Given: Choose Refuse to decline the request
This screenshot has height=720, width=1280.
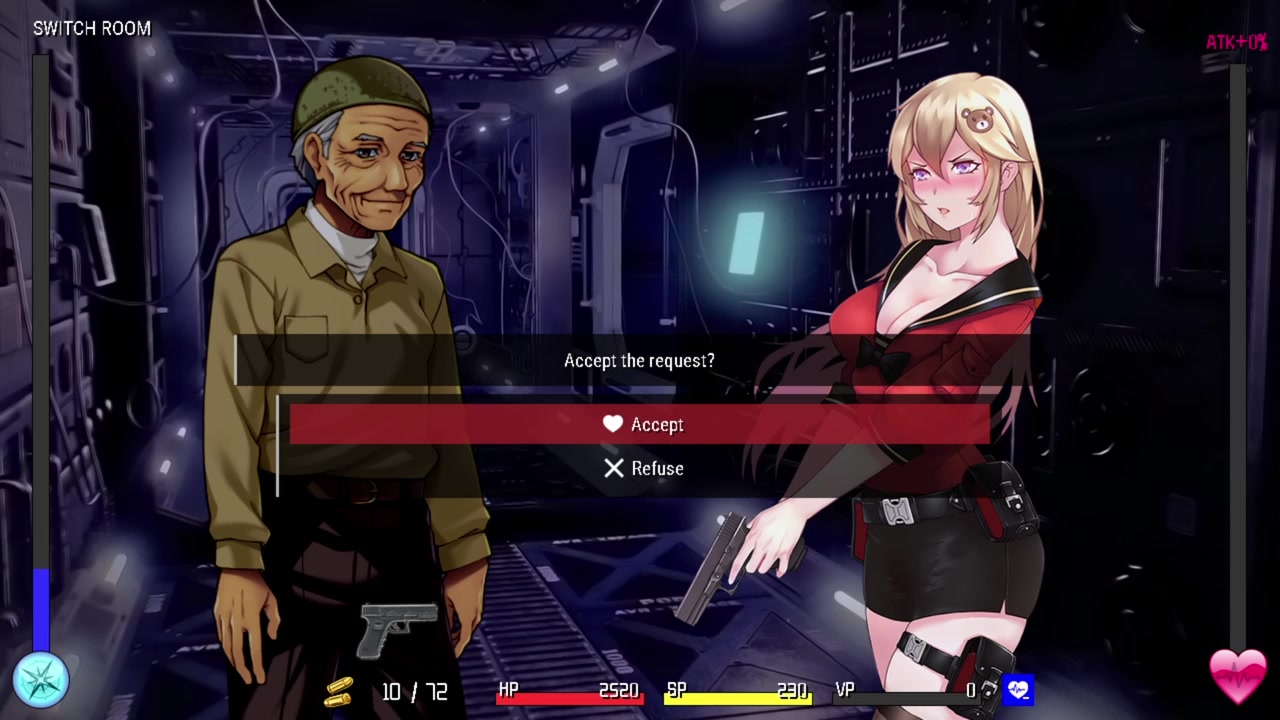Looking at the screenshot, I should click(642, 468).
